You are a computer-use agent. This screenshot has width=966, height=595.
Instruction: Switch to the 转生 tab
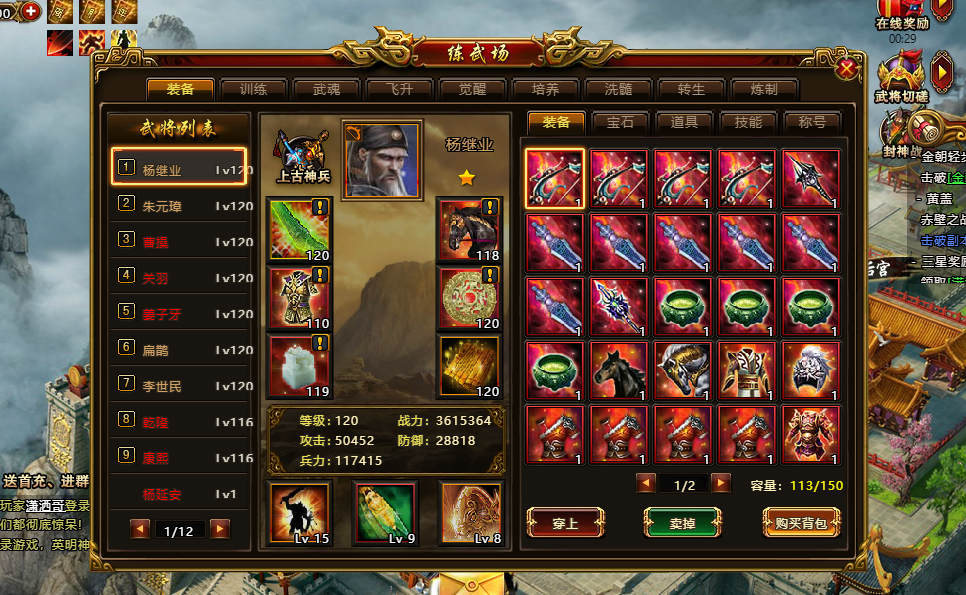(x=691, y=89)
